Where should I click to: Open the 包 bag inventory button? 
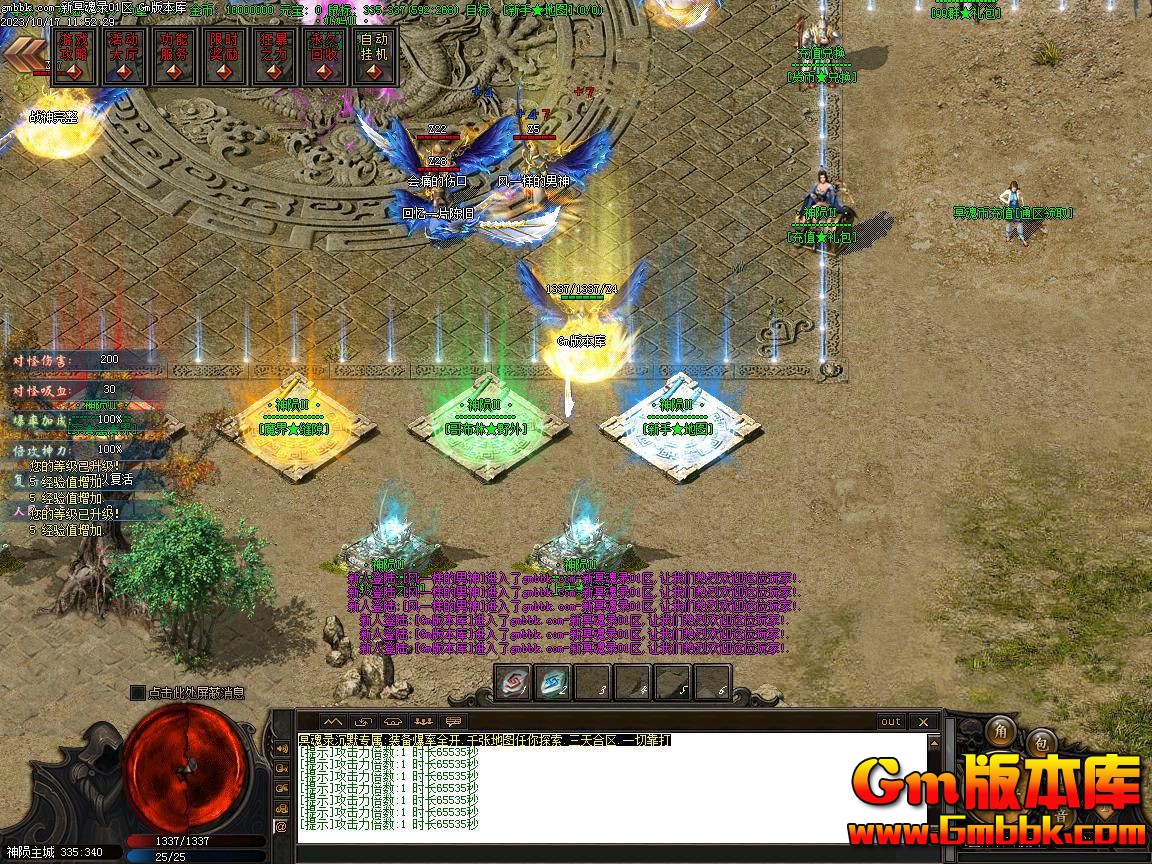pyautogui.click(x=1040, y=743)
